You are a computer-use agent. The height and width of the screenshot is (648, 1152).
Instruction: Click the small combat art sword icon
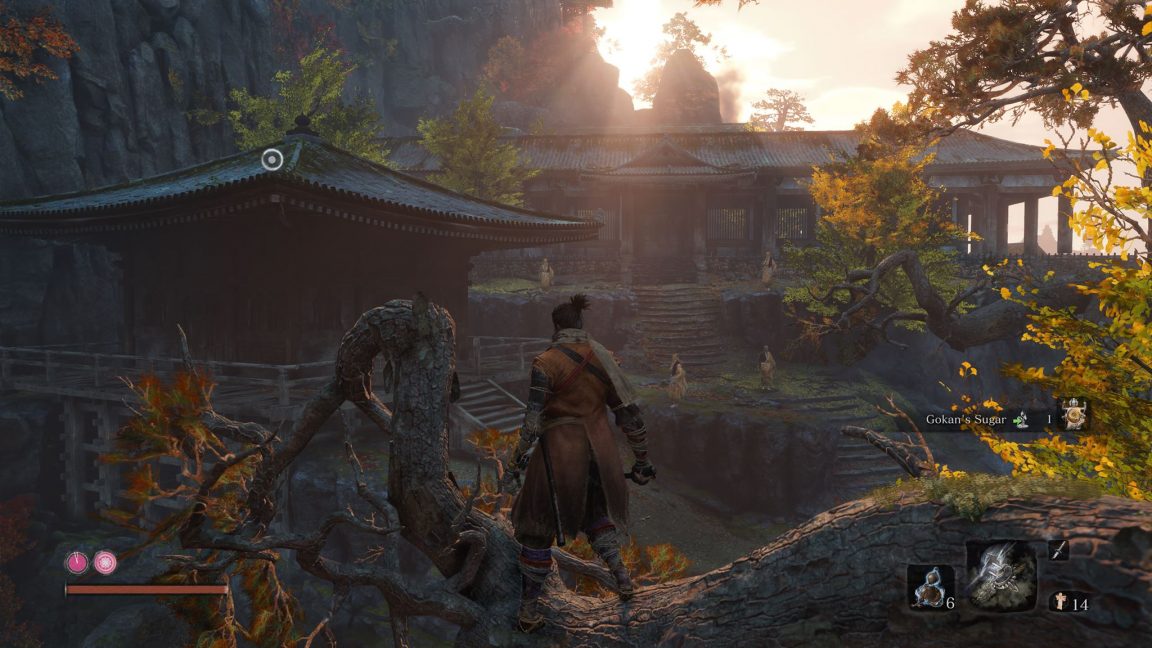pos(1059,548)
